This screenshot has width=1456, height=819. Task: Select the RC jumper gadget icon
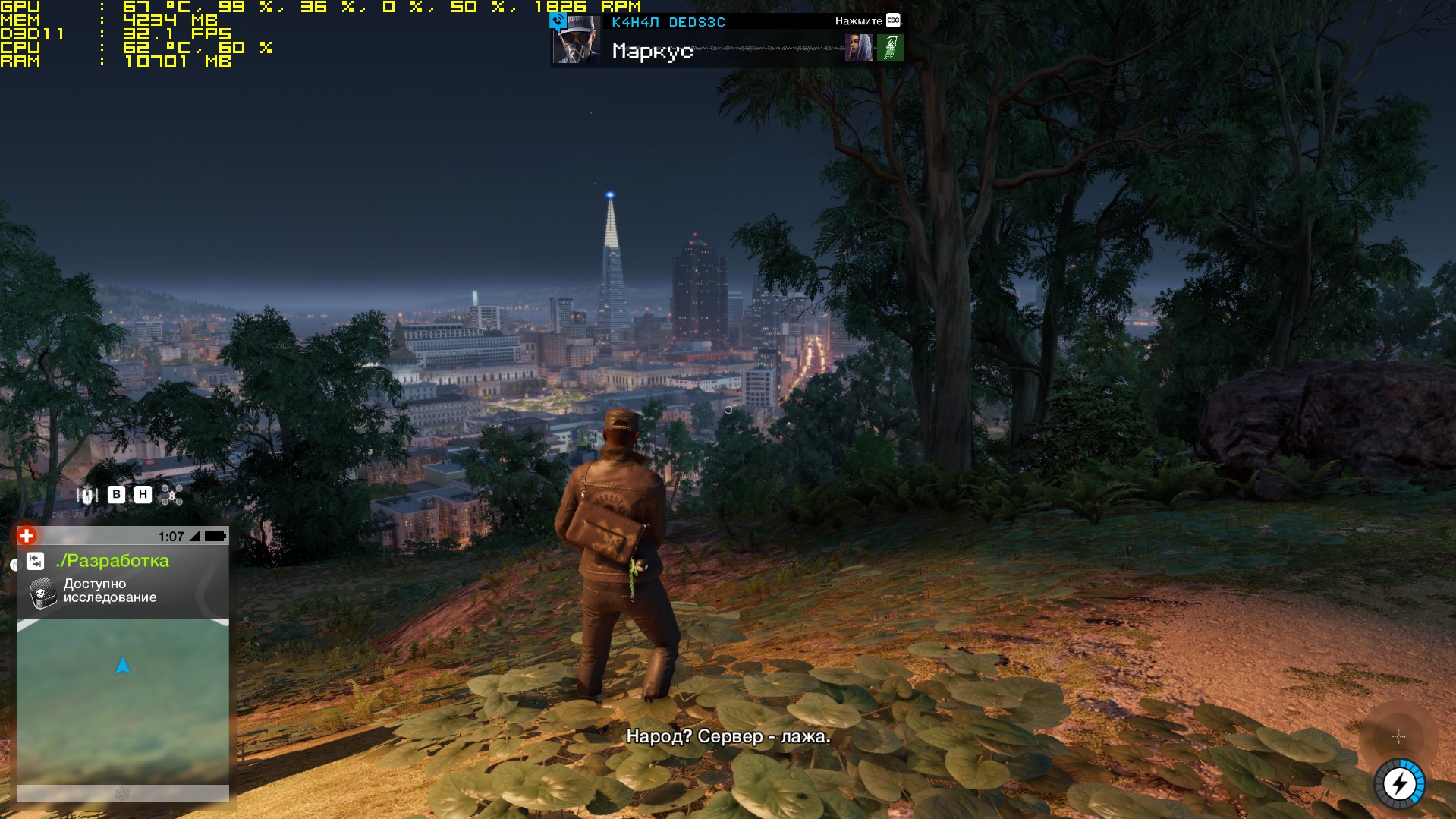click(x=87, y=496)
